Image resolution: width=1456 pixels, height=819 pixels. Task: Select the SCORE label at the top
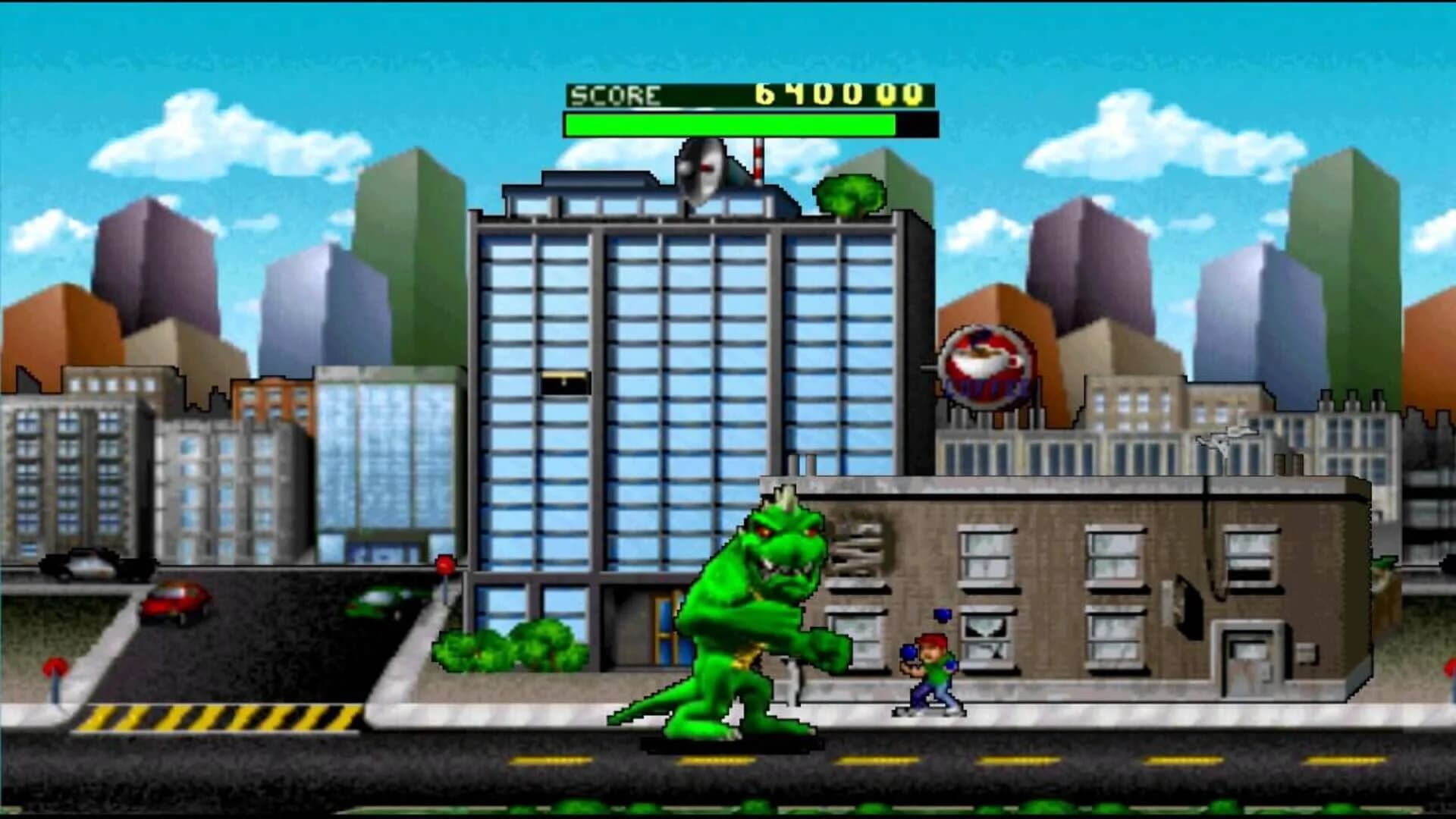(618, 95)
